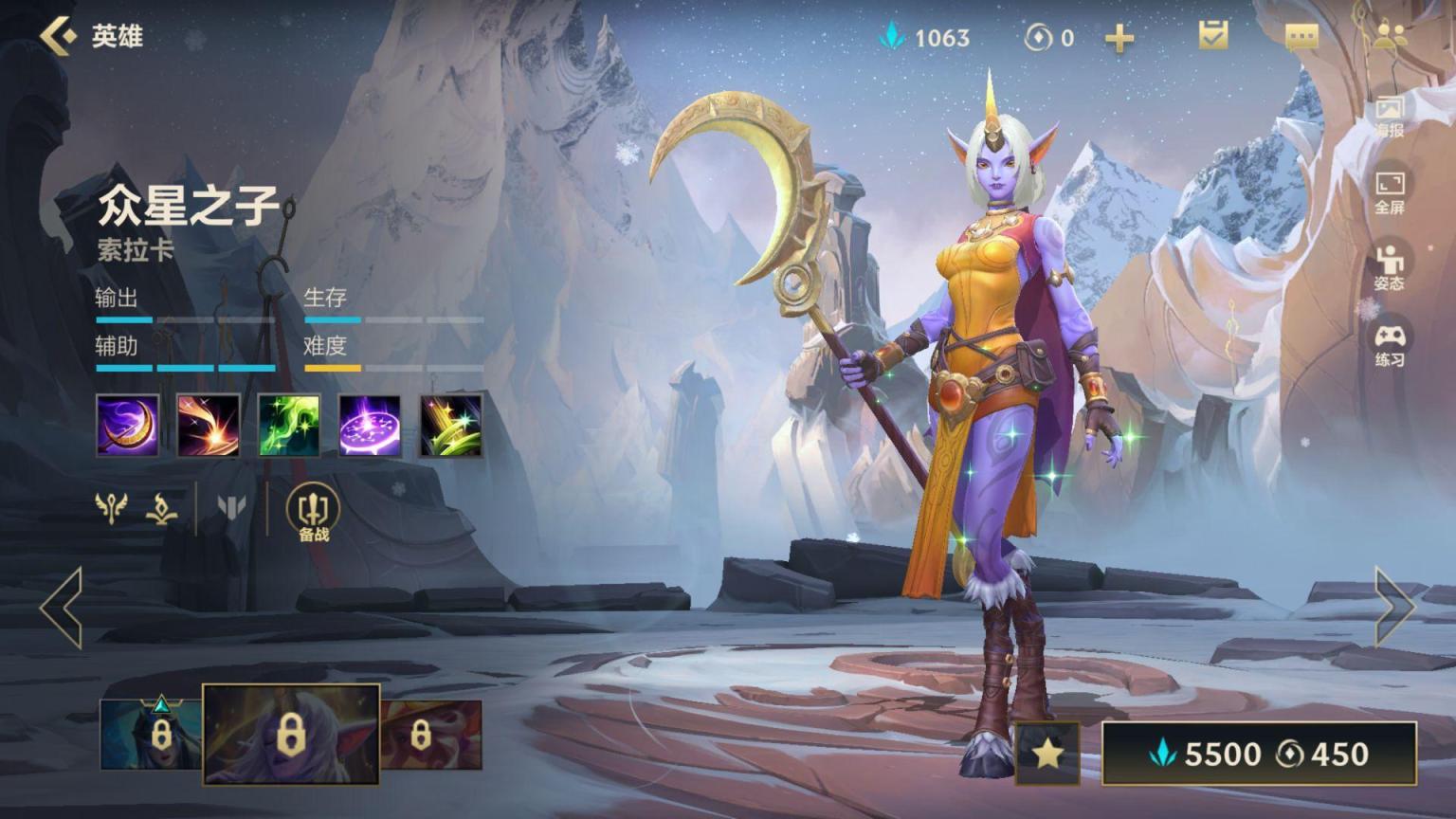This screenshot has height=819, width=1456.
Task: Show the next champion
Action: point(1394,608)
